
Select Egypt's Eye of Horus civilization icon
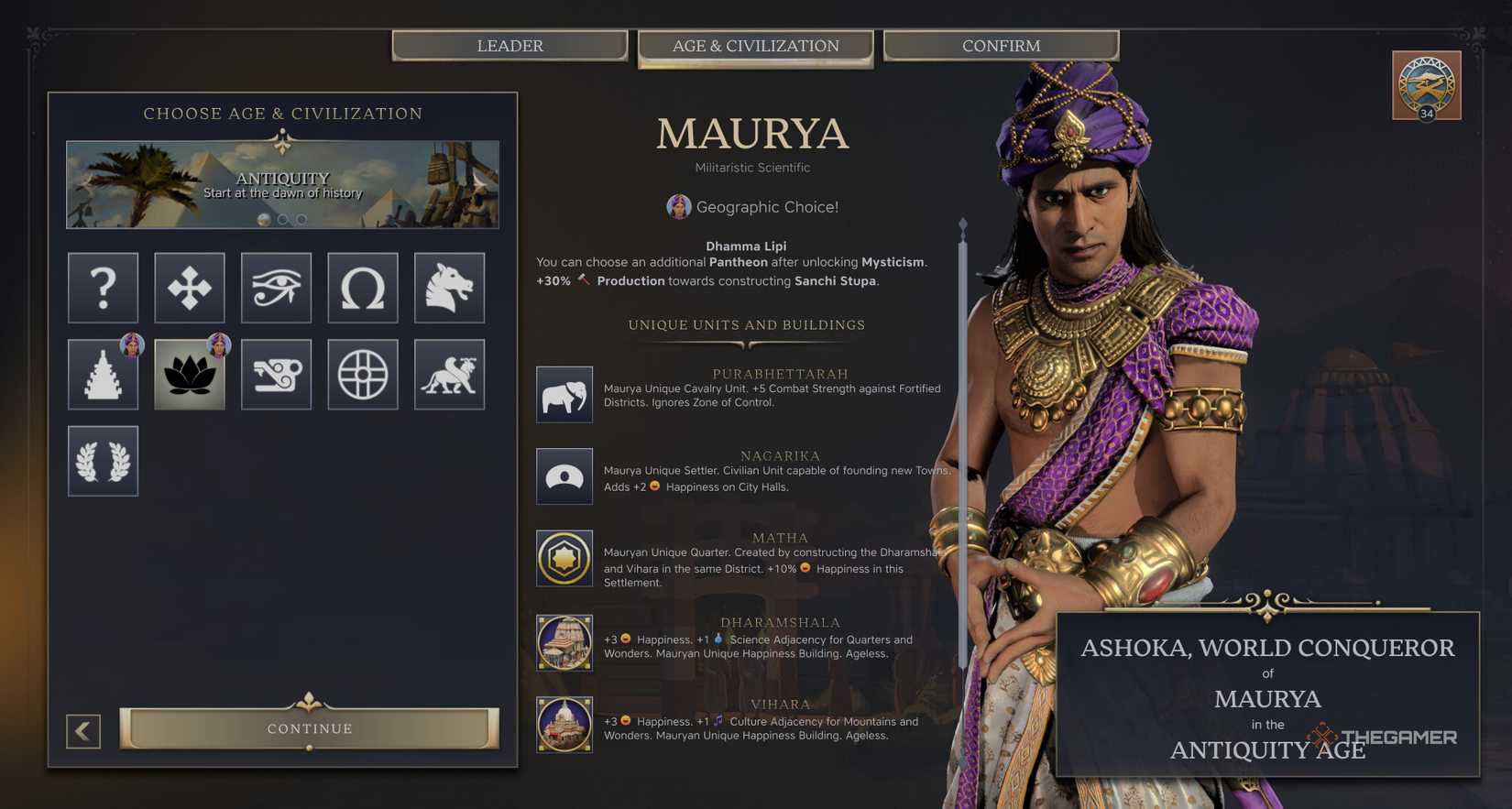click(x=276, y=288)
